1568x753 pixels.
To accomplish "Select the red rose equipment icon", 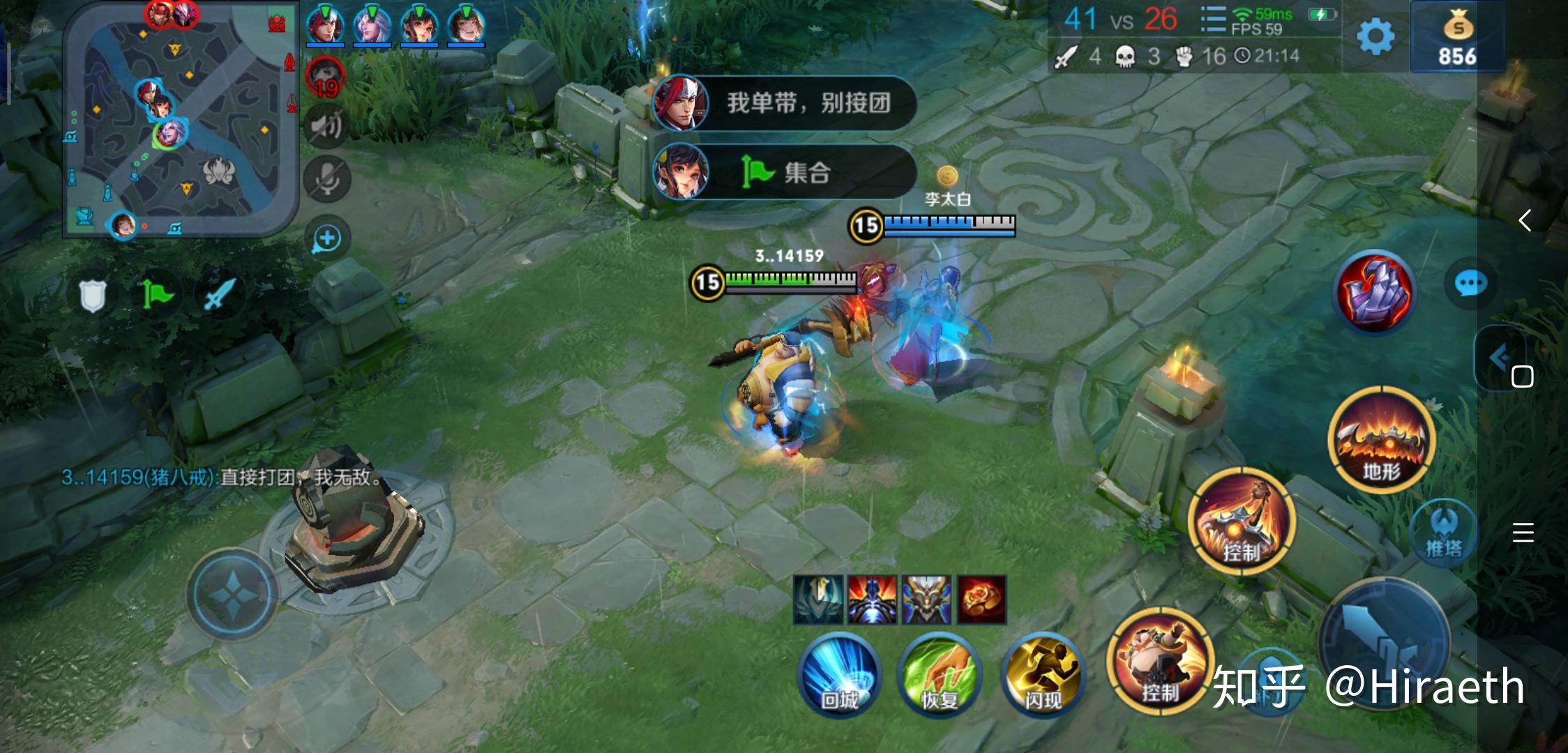I will (x=981, y=600).
